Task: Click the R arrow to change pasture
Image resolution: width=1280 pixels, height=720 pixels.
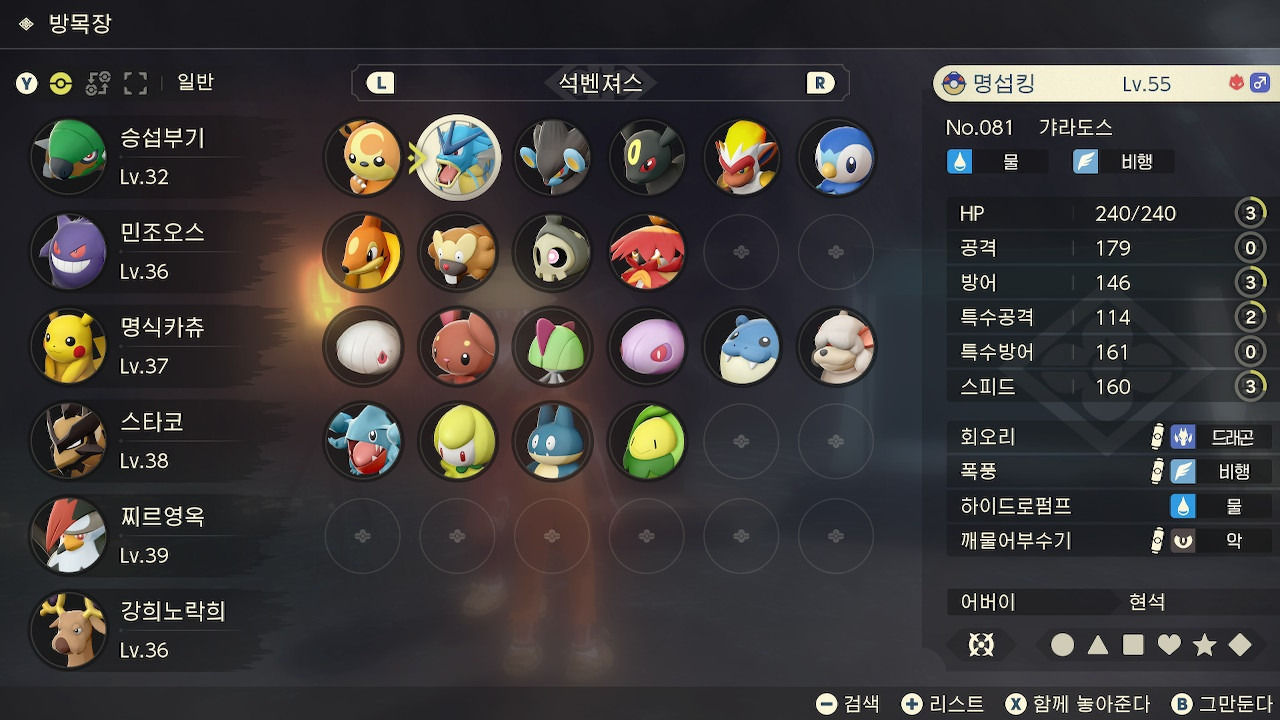Action: pyautogui.click(x=820, y=84)
